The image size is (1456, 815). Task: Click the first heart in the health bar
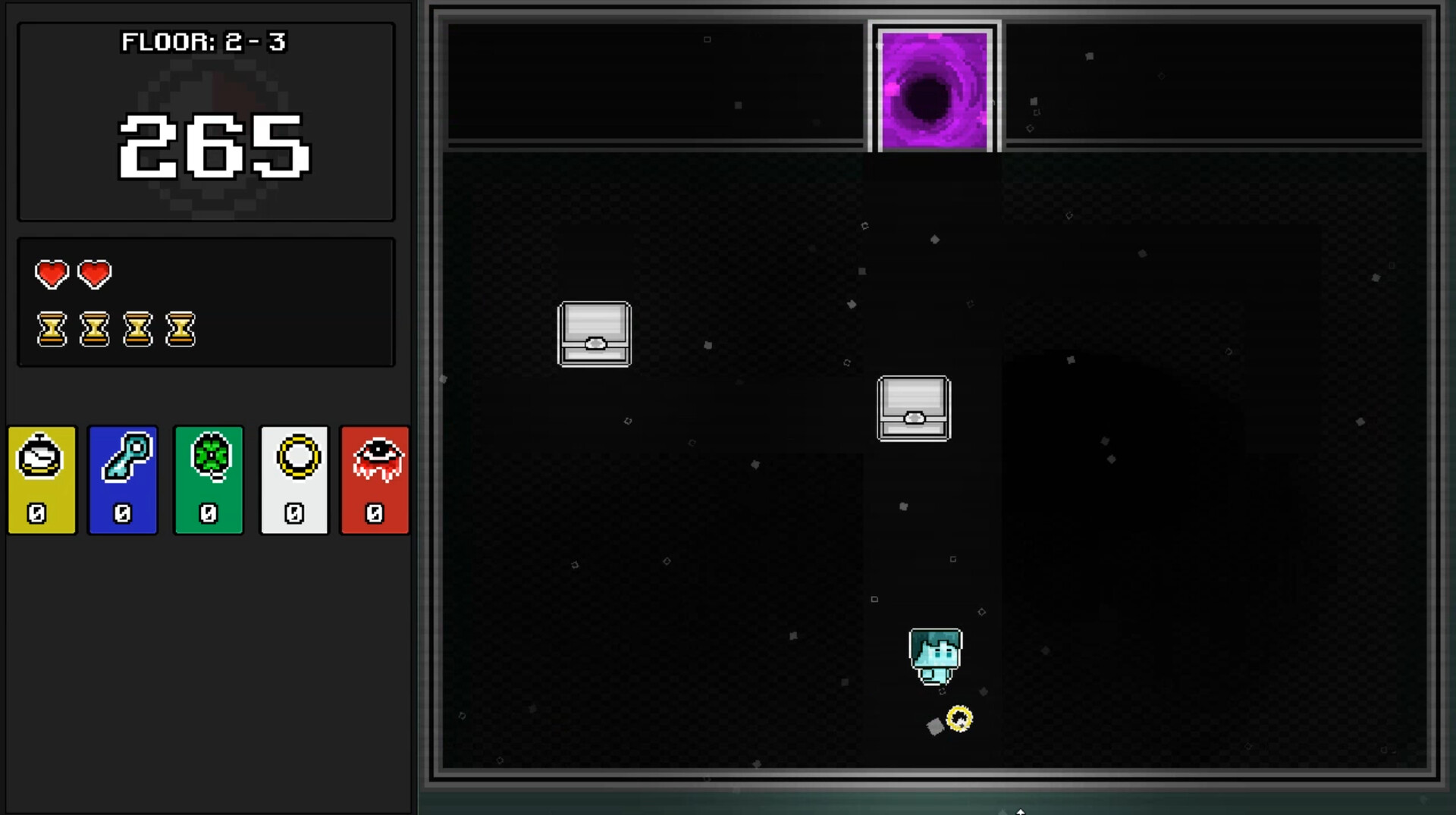coord(51,274)
